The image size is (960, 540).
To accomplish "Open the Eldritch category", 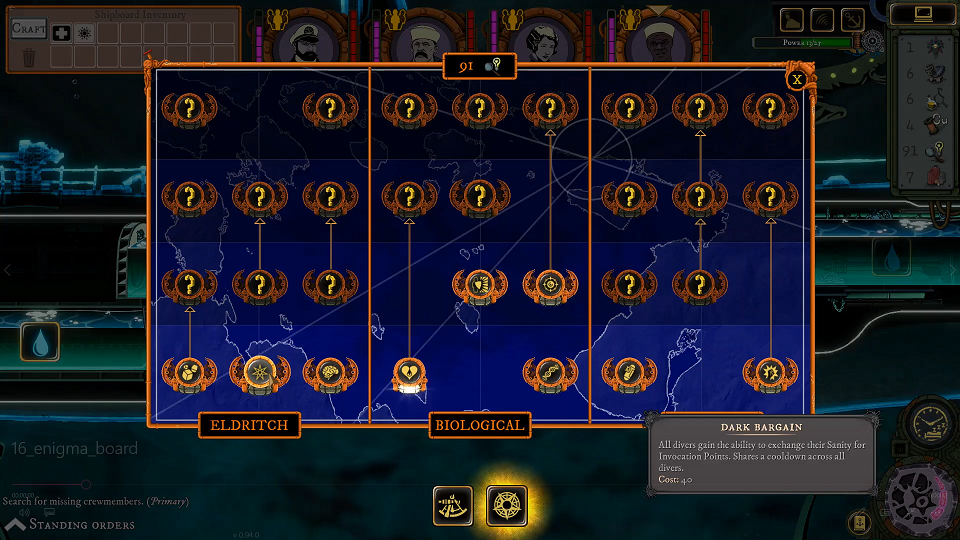I will tap(249, 425).
